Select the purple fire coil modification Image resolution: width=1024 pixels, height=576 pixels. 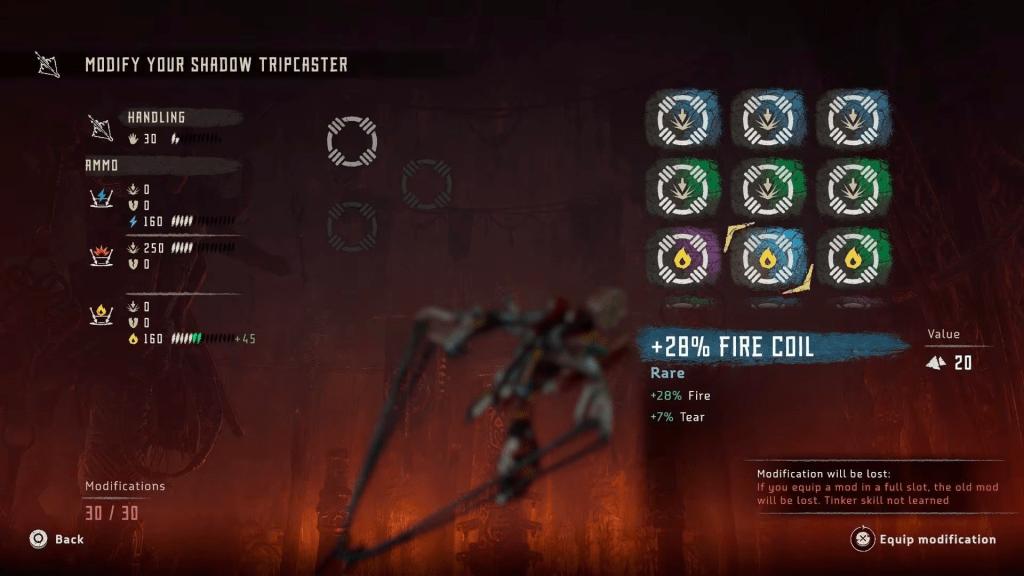pos(683,257)
